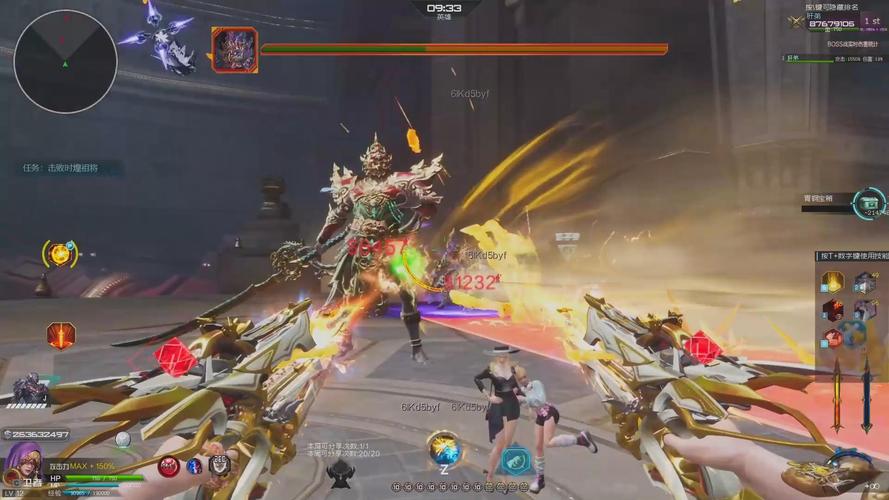Activate the teal hexagon ability icon
889x500 pixels.
[515, 460]
